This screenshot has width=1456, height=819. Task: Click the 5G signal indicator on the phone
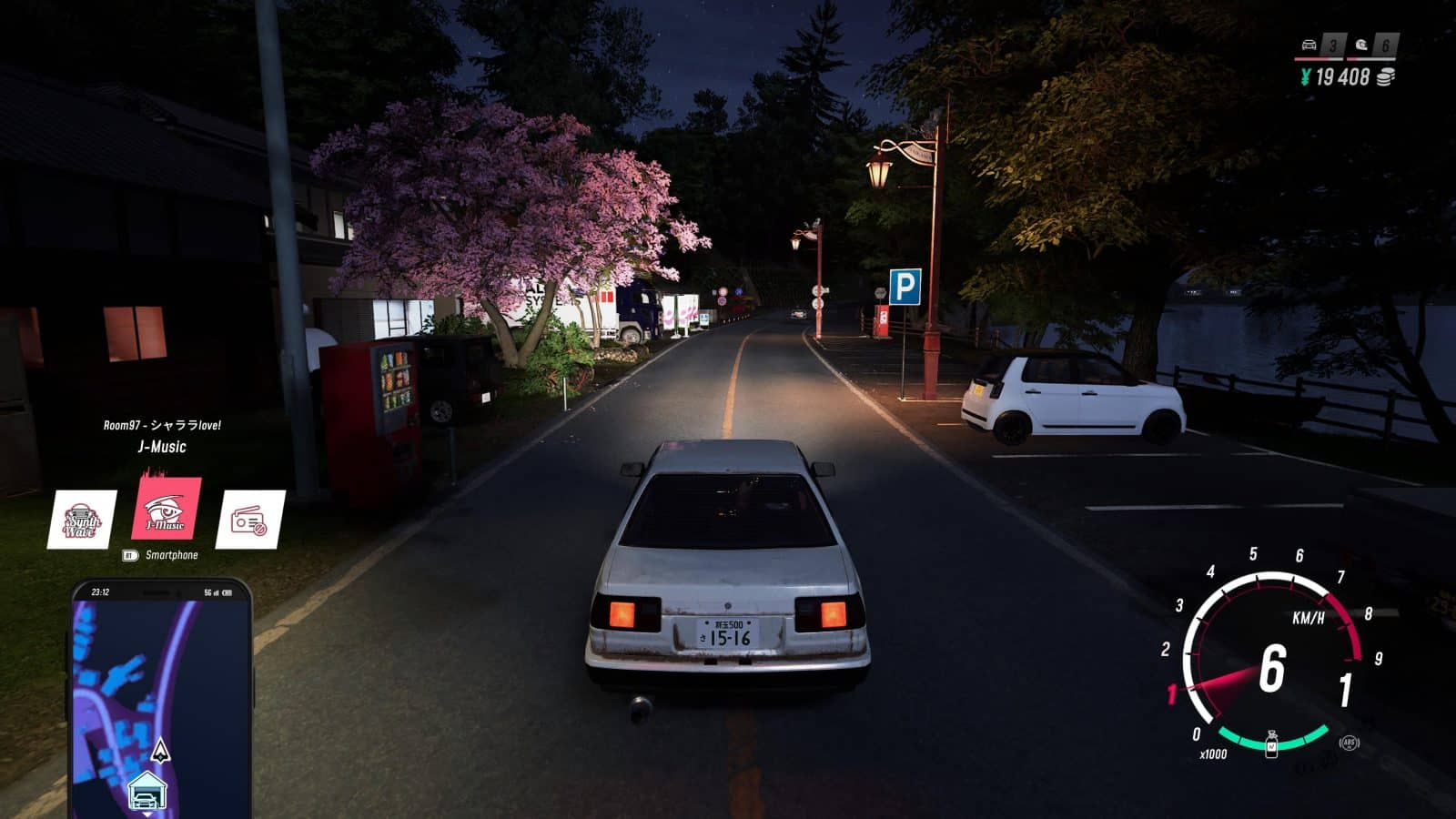207,591
